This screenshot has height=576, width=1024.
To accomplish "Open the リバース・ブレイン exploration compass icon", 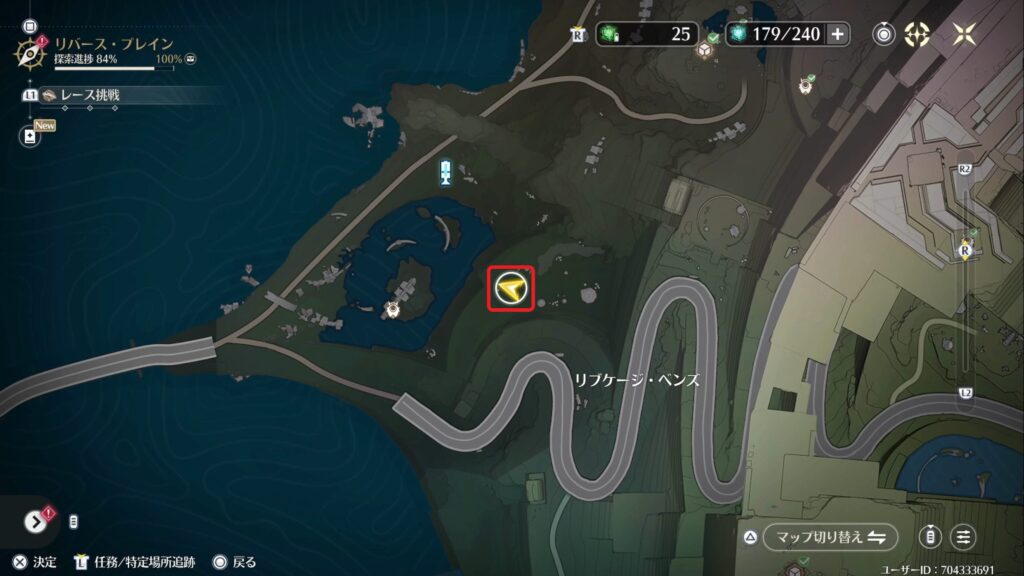I will [30, 52].
